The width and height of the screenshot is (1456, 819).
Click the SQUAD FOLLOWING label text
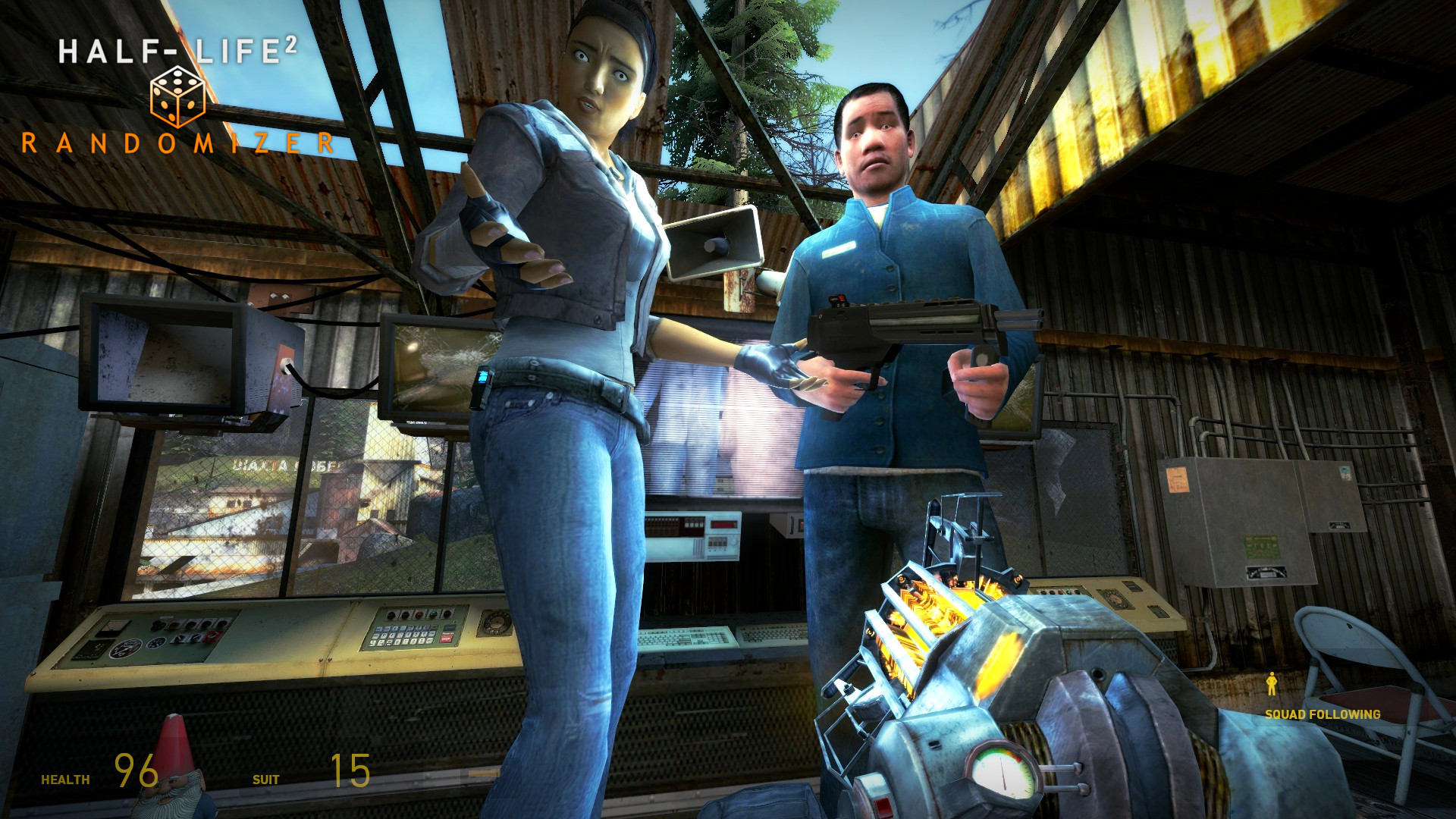pyautogui.click(x=1322, y=713)
